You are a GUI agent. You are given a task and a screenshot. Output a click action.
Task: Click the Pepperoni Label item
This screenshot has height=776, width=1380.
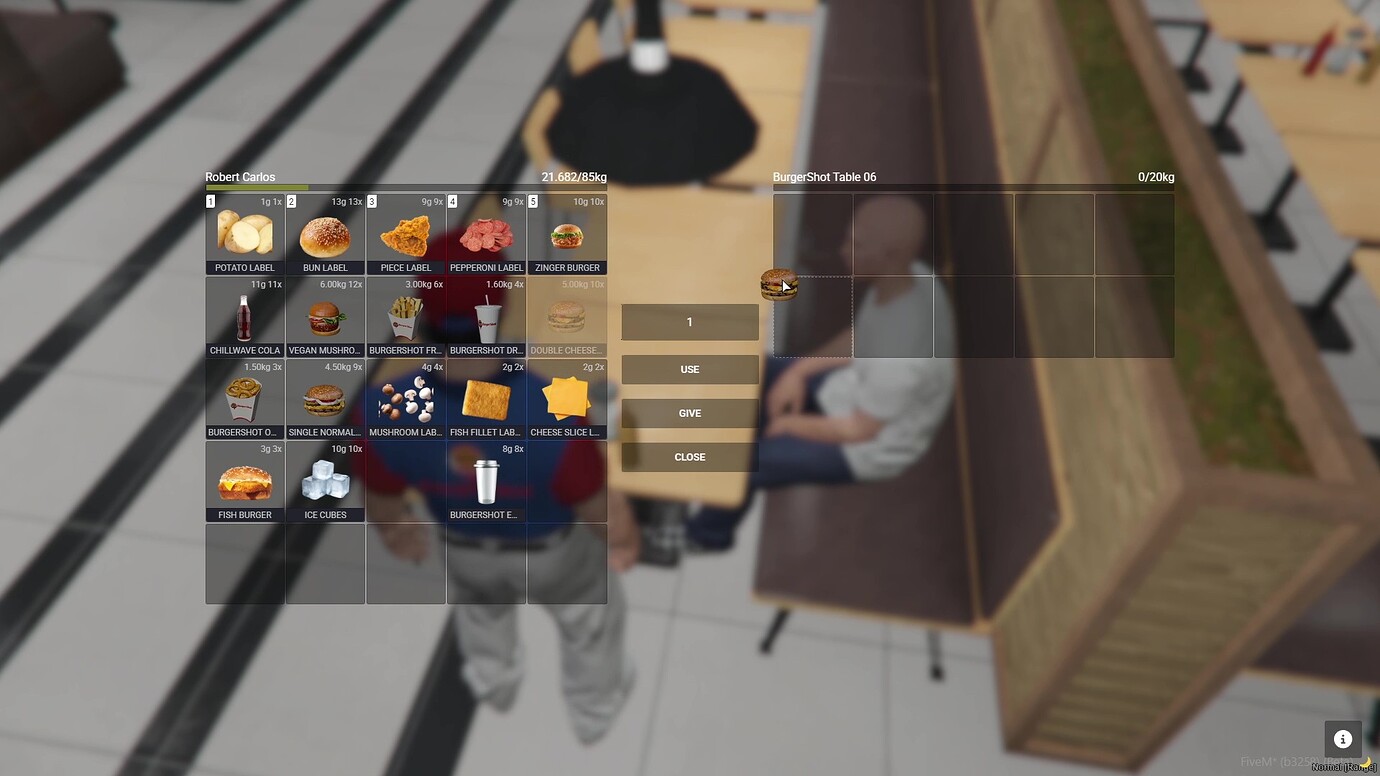(486, 233)
